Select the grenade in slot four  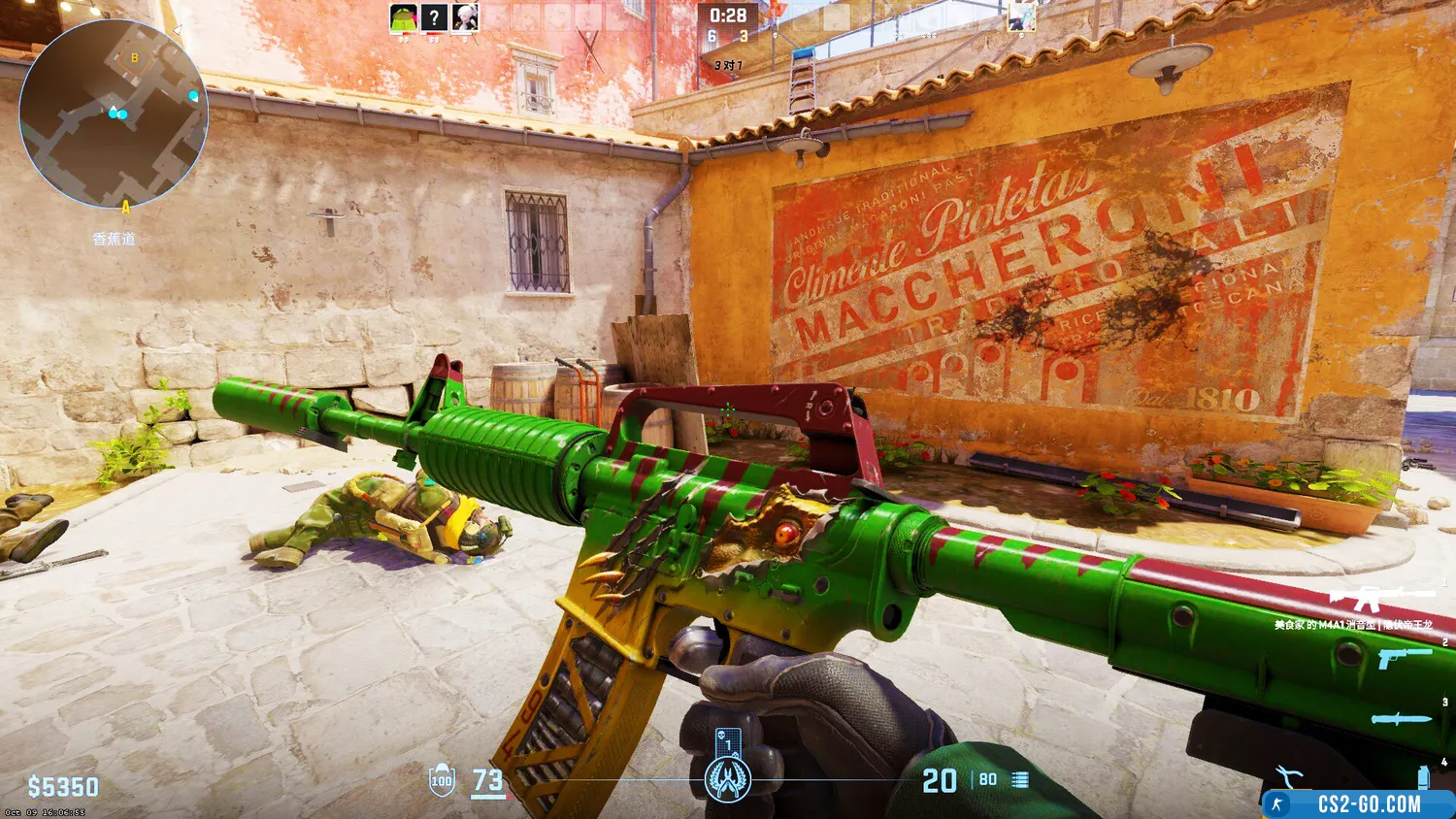1423,776
